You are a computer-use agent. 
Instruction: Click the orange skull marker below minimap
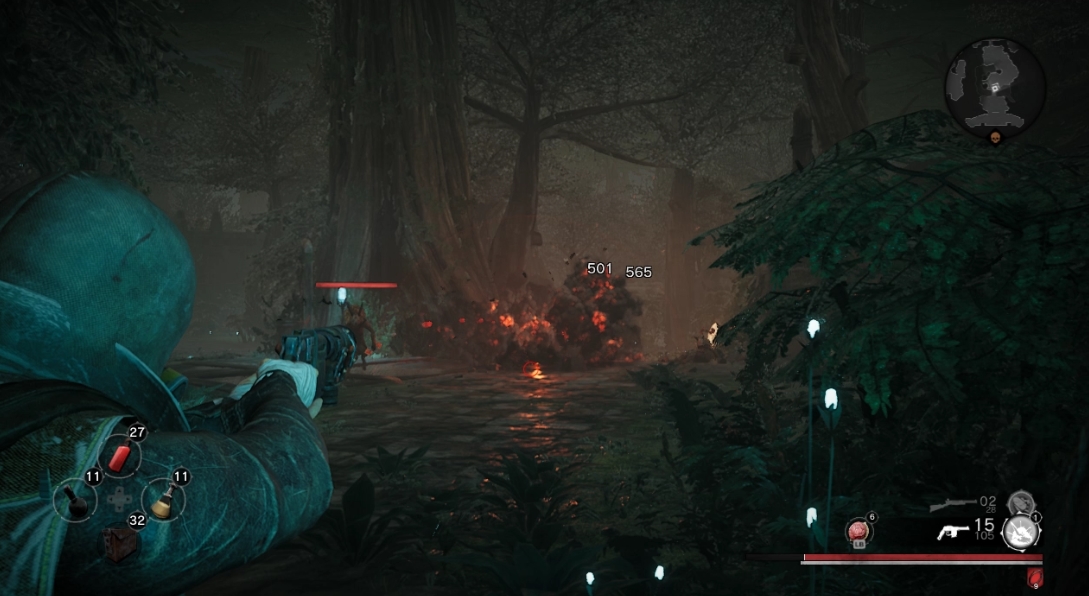(996, 138)
